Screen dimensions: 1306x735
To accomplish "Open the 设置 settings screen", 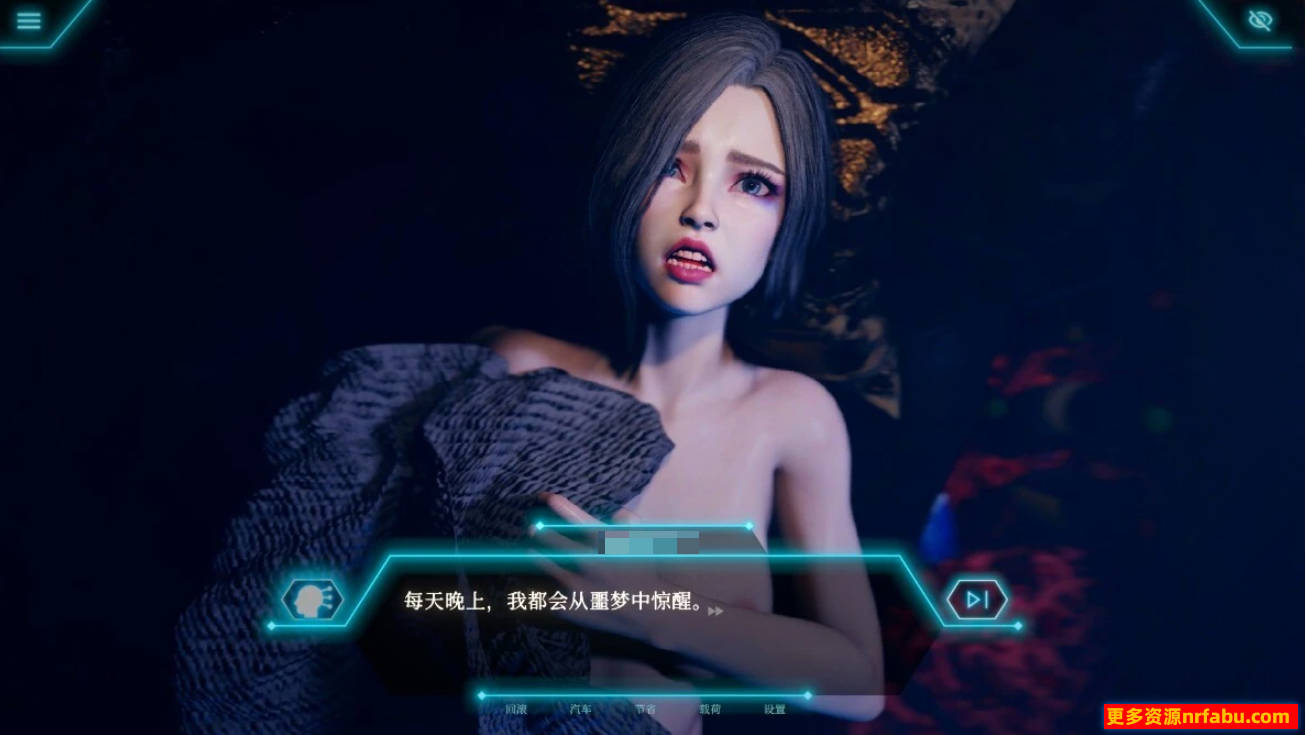I will coord(774,707).
